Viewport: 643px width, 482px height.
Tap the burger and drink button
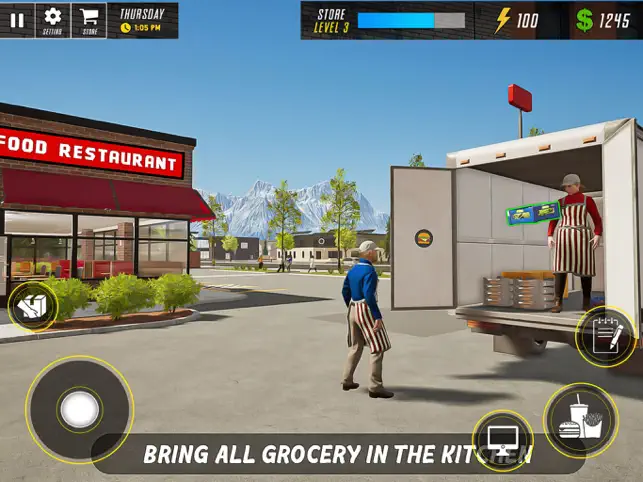[580, 420]
